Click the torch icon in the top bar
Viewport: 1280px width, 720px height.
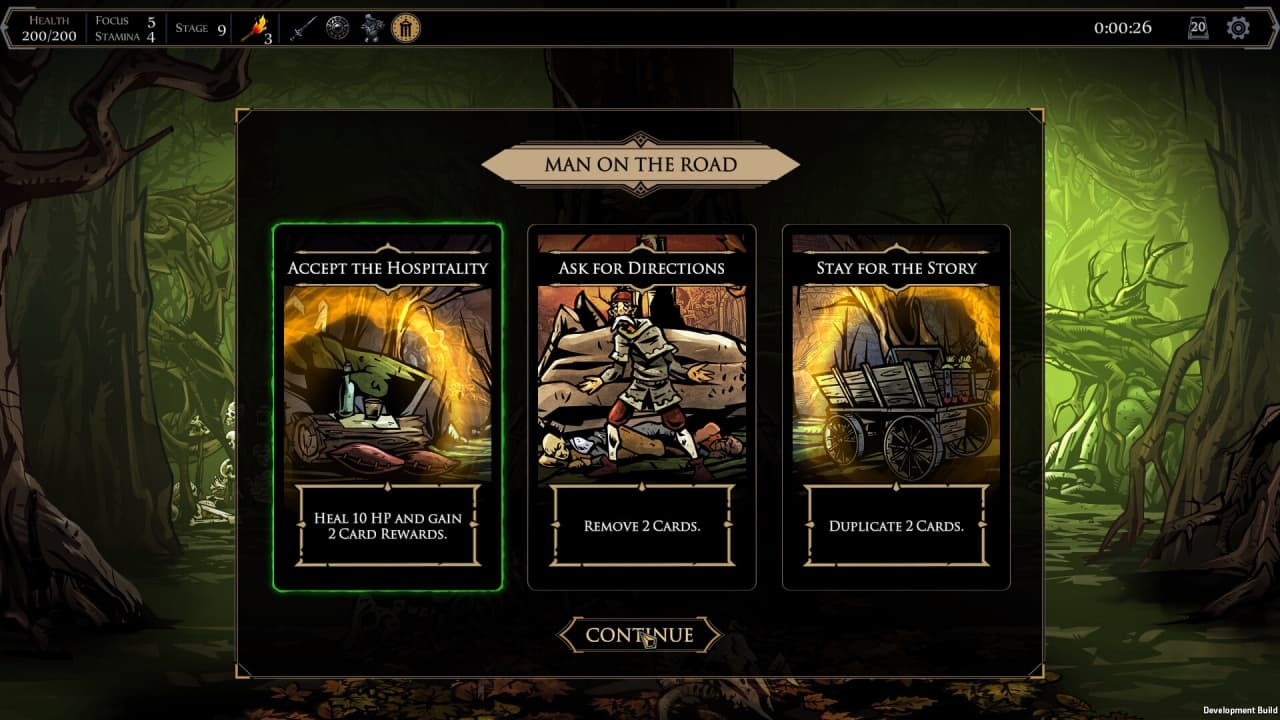tap(255, 29)
